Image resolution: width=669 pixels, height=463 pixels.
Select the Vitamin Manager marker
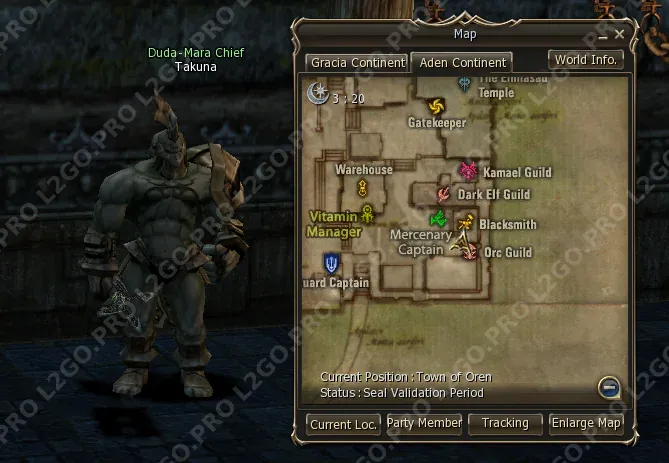(x=368, y=212)
